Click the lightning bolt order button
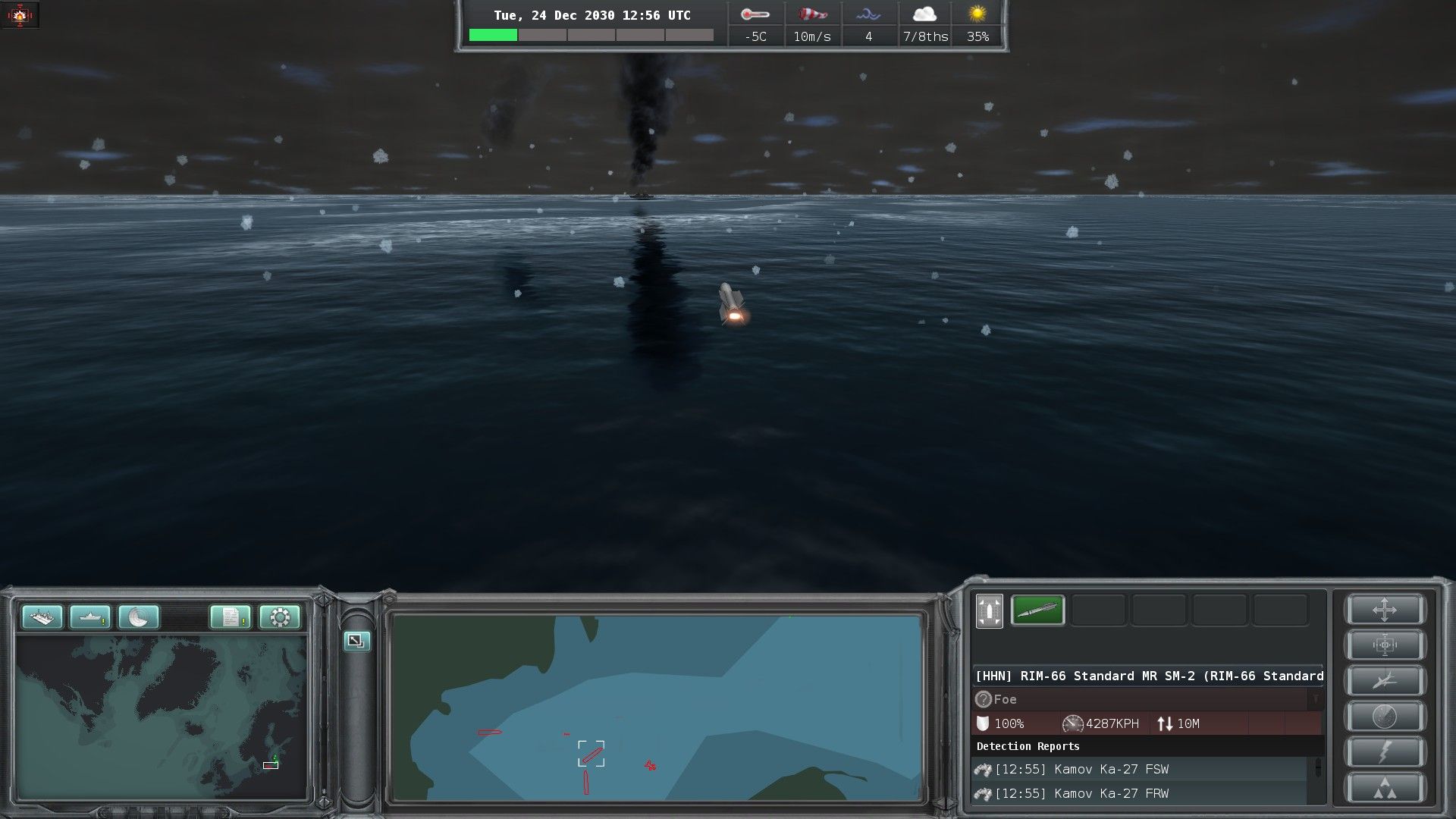The height and width of the screenshot is (819, 1456). point(1385,752)
